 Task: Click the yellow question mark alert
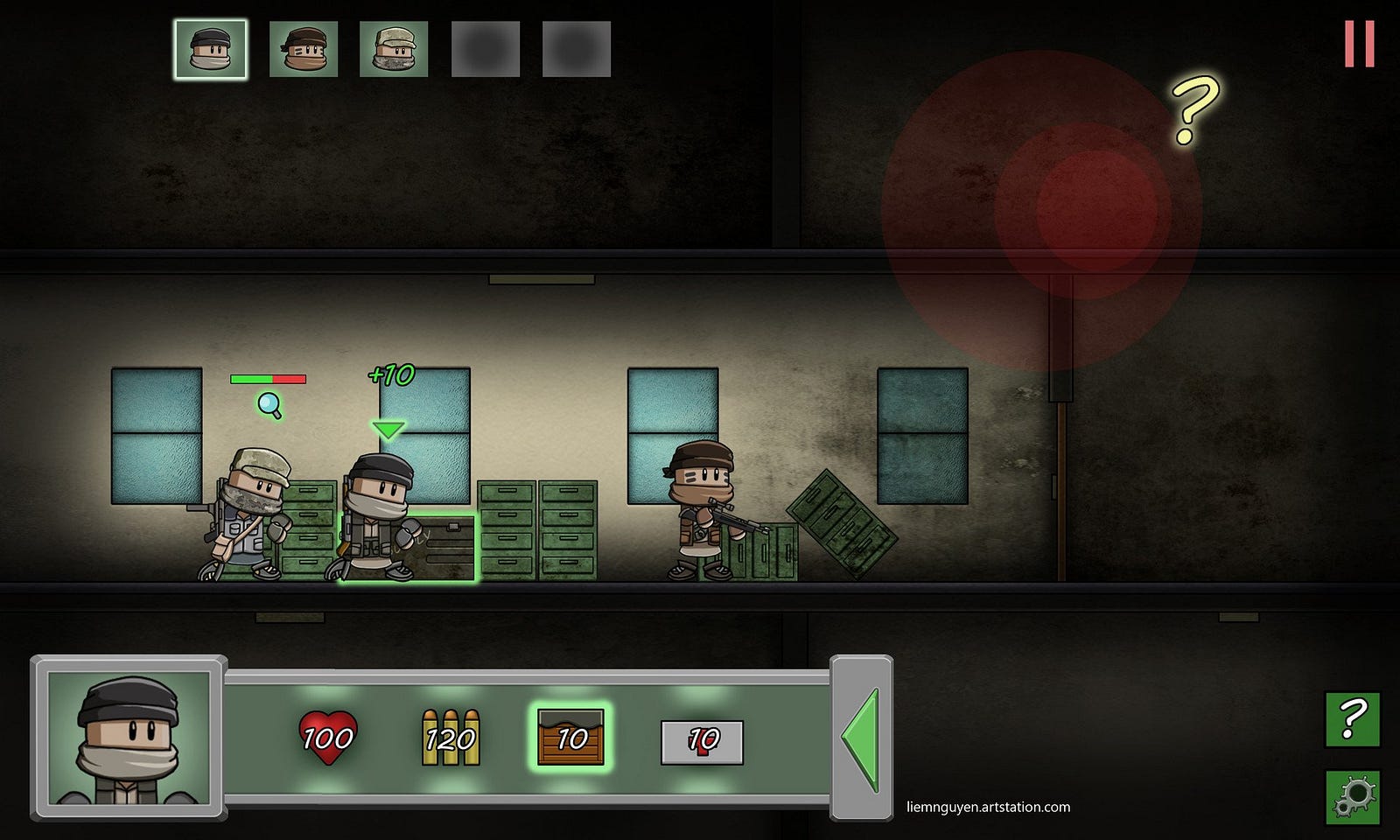pyautogui.click(x=1195, y=109)
